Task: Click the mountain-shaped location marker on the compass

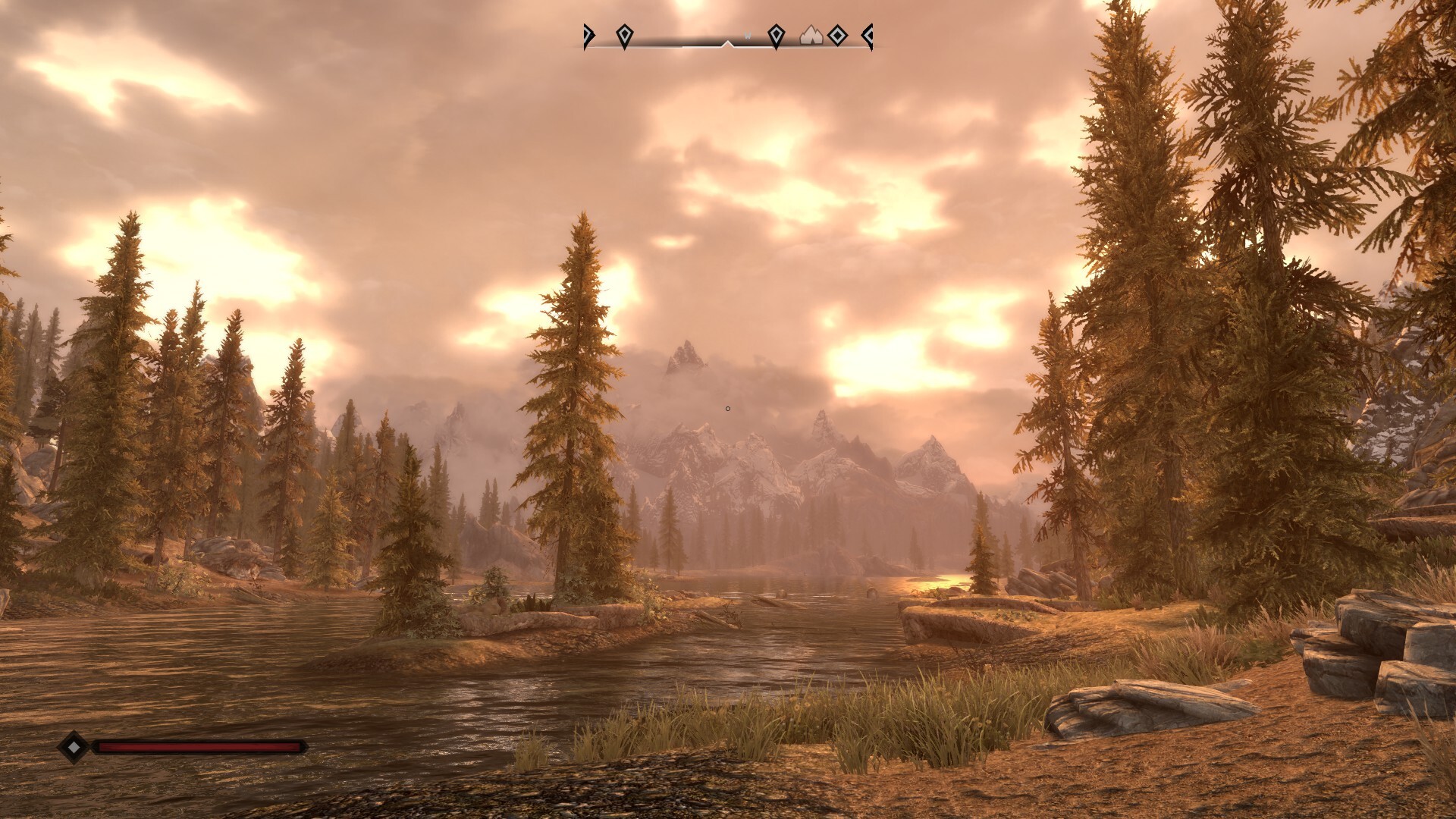Action: click(x=811, y=35)
